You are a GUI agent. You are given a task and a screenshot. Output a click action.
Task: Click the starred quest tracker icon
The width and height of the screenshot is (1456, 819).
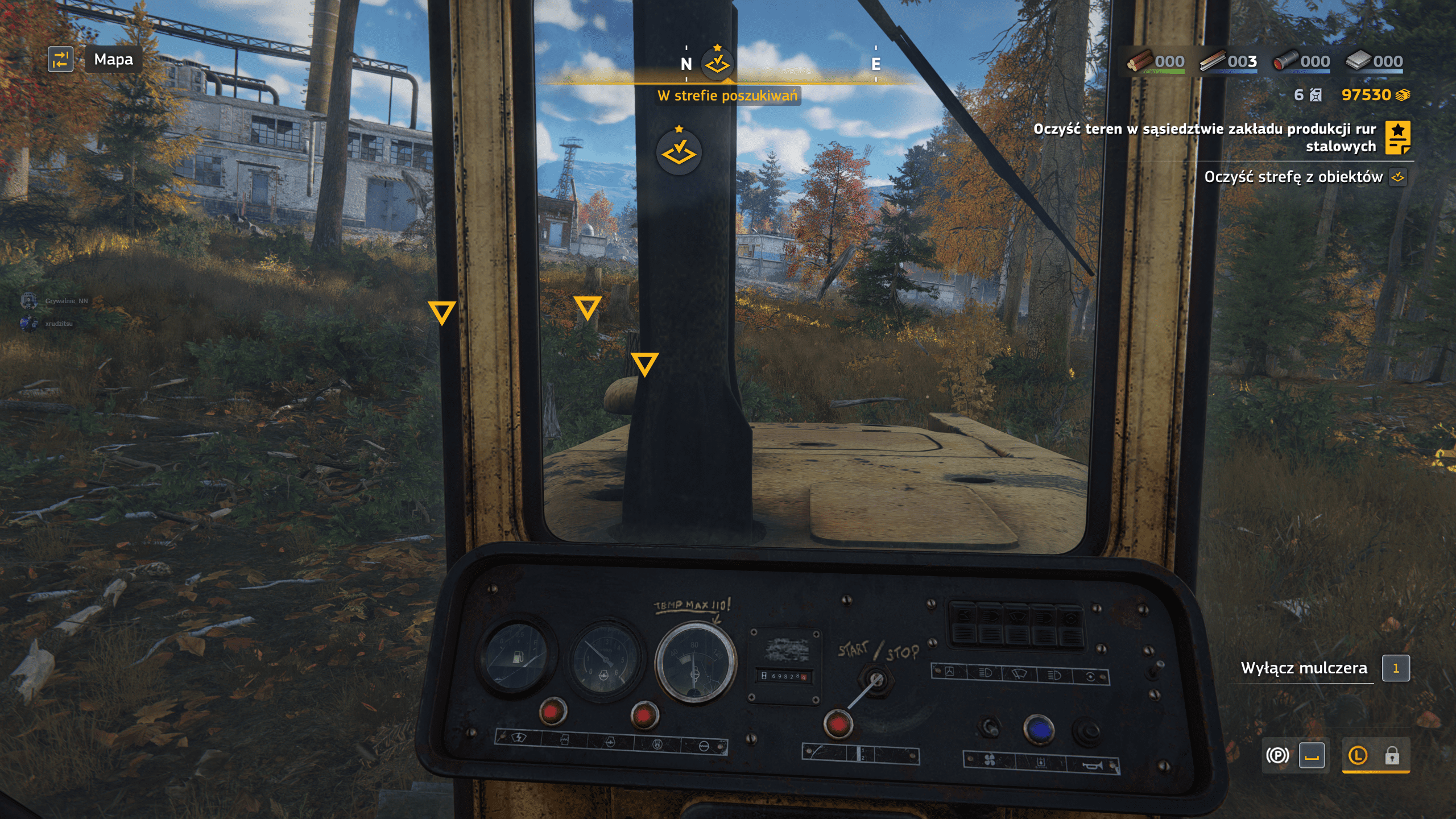[1398, 138]
